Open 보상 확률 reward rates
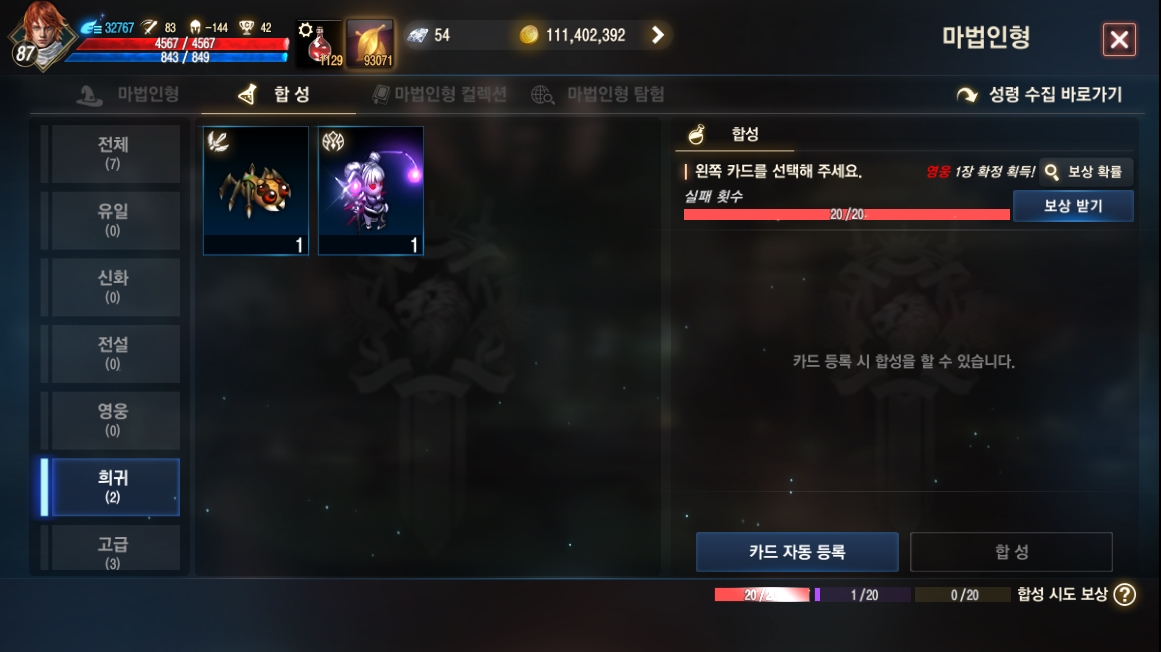This screenshot has height=652, width=1161. pyautogui.click(x=1085, y=172)
